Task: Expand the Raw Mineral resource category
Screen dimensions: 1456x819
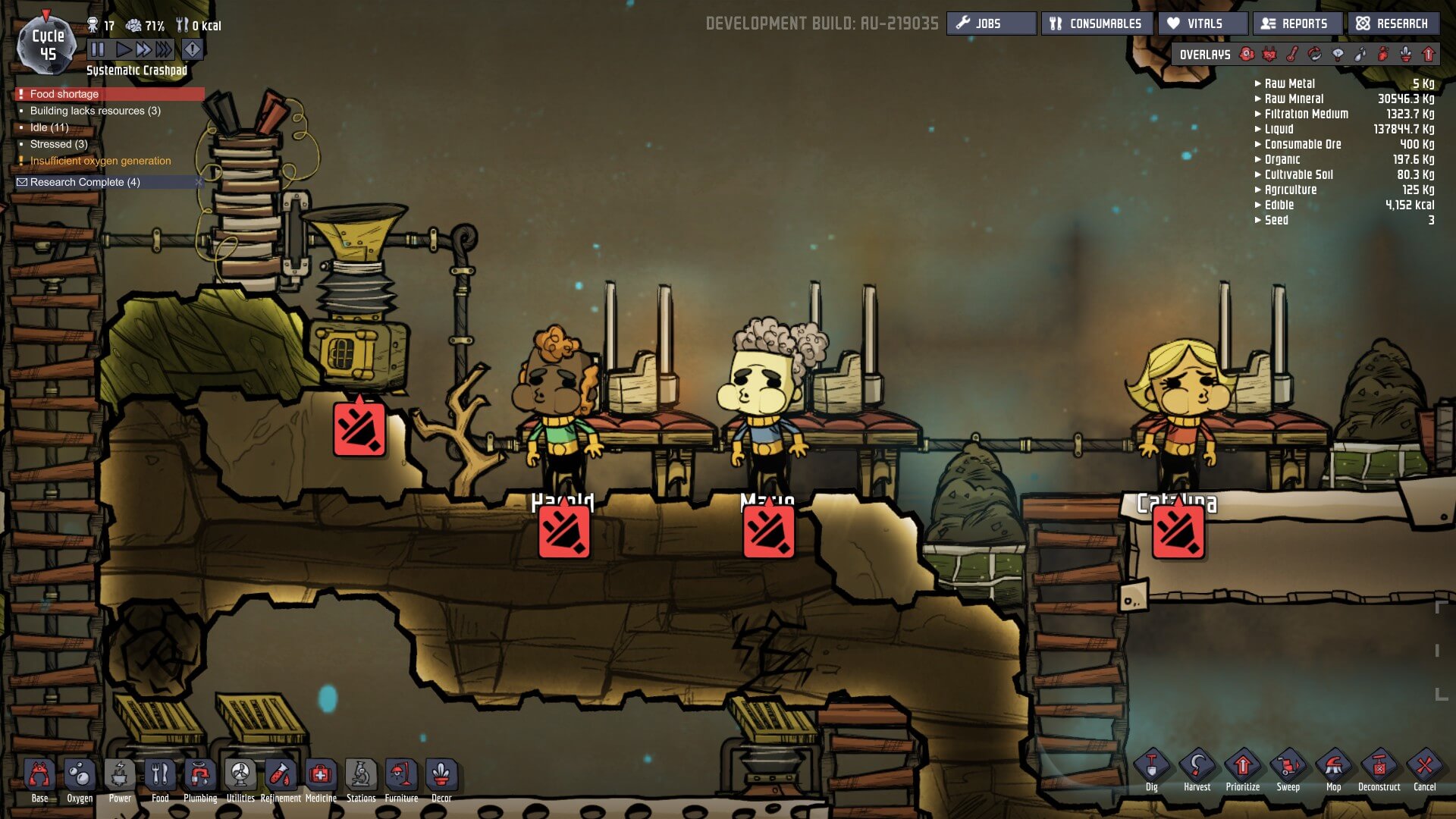Action: pyautogui.click(x=1259, y=99)
